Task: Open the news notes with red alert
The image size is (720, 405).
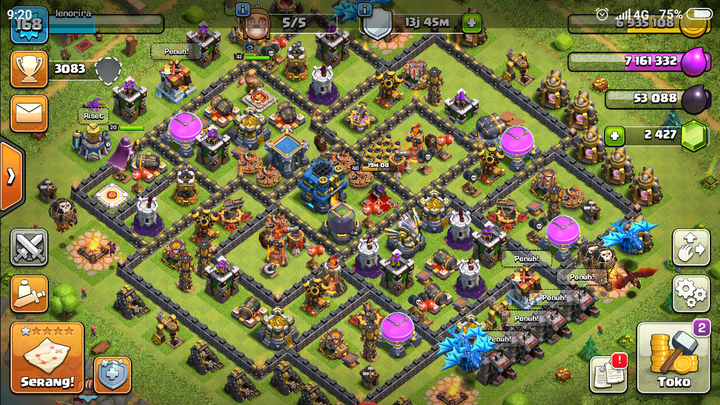Action: click(607, 372)
